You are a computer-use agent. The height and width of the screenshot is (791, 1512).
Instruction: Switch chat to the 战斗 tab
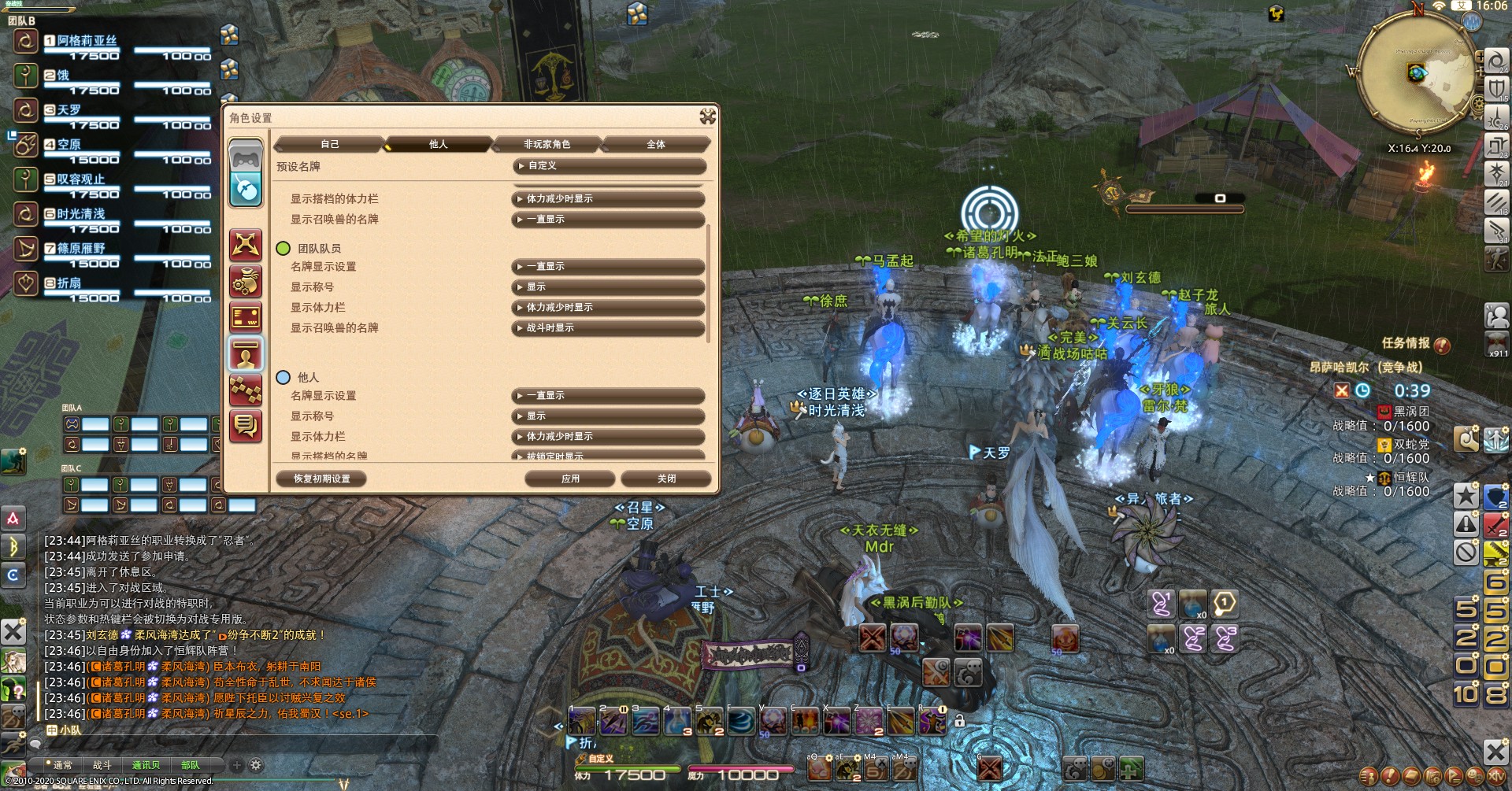click(x=102, y=765)
